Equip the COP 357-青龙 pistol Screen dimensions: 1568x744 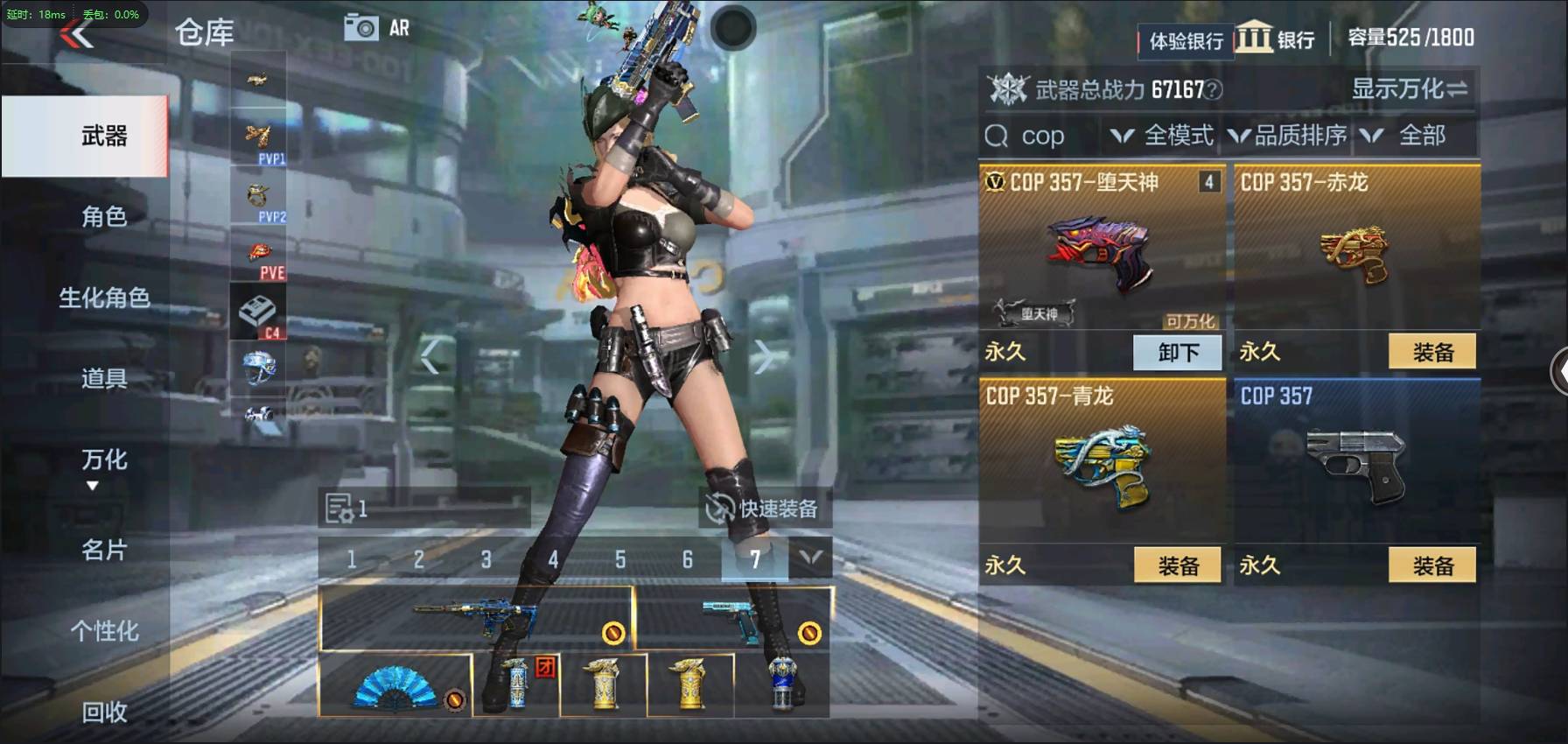pyautogui.click(x=1178, y=566)
